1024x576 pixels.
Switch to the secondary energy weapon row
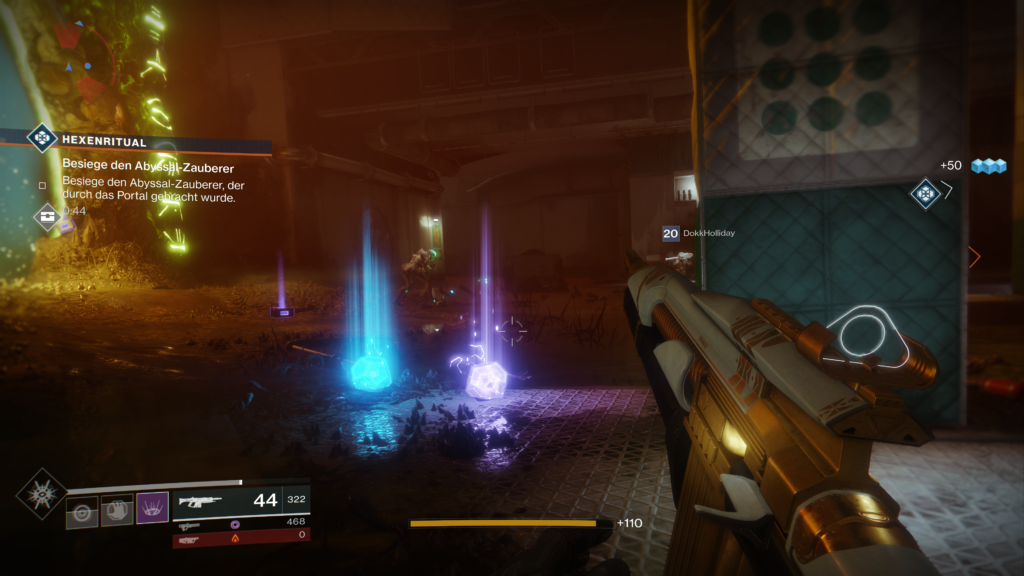pyautogui.click(x=240, y=523)
